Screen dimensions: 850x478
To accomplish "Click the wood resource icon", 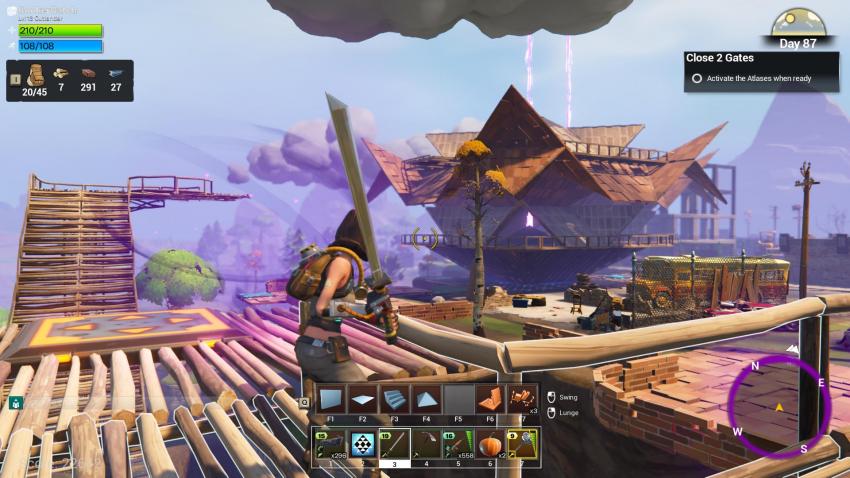I will [x=61, y=73].
